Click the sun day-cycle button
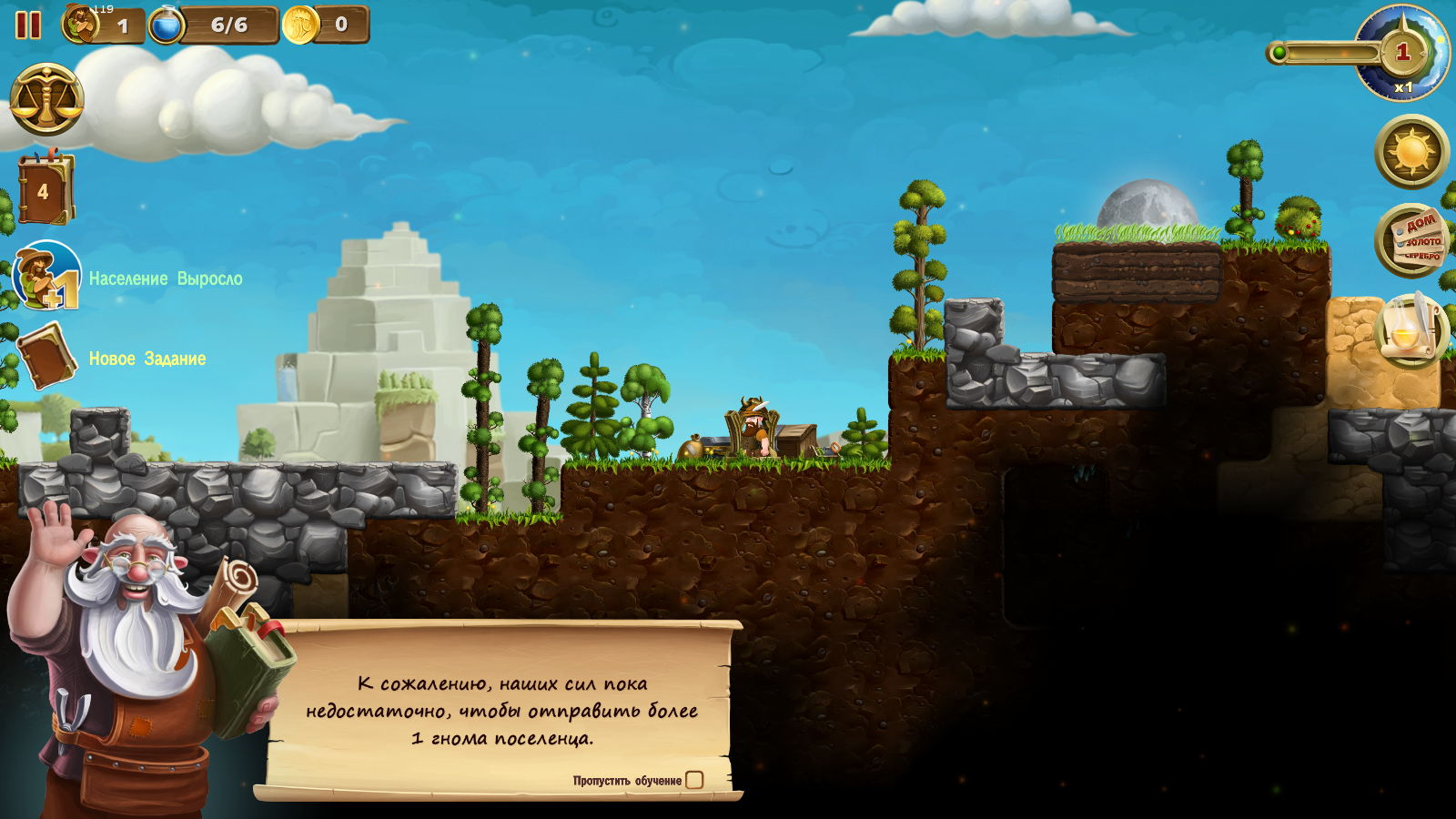This screenshot has width=1456, height=819. click(1411, 151)
